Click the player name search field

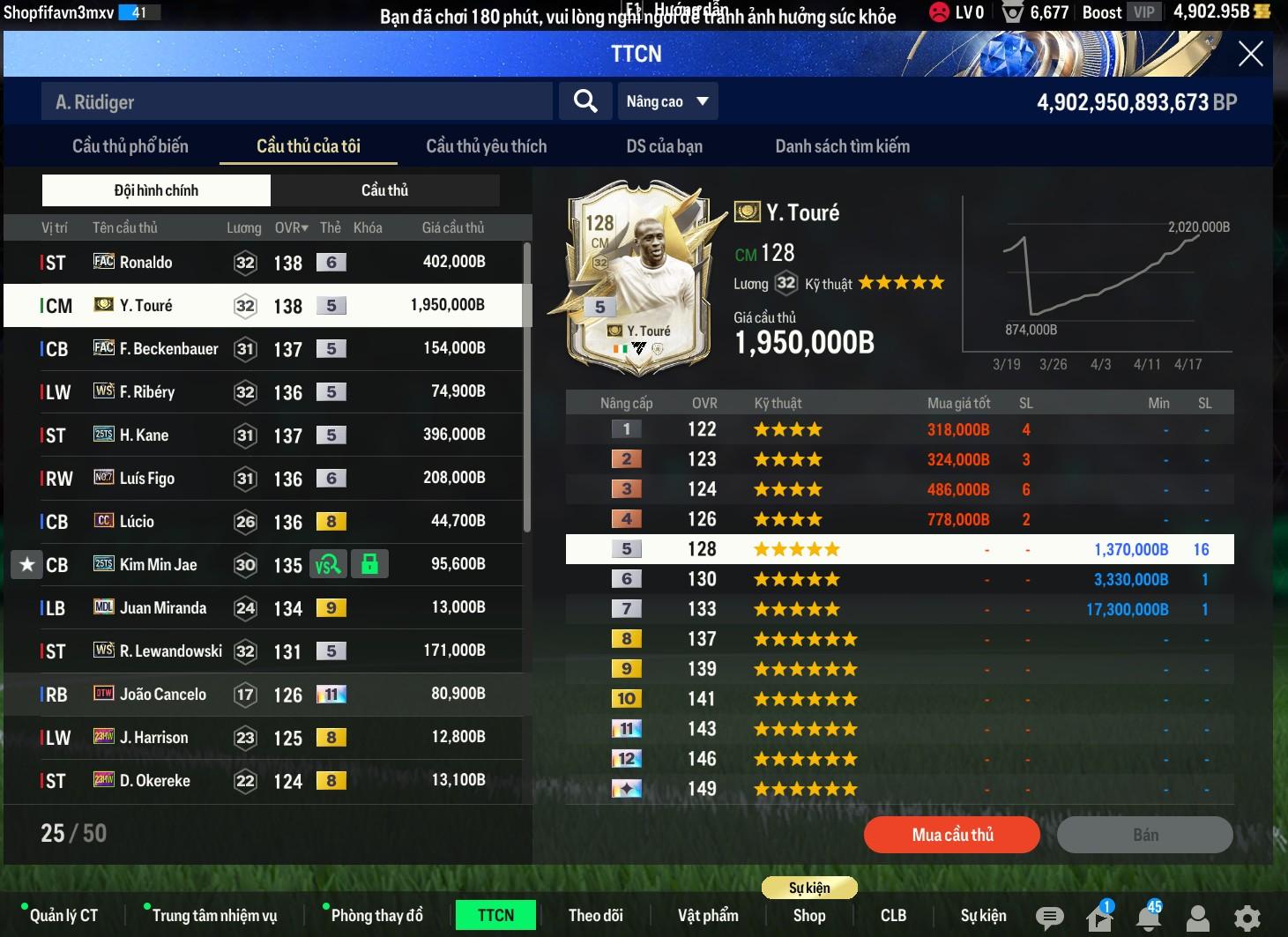pyautogui.click(x=296, y=102)
